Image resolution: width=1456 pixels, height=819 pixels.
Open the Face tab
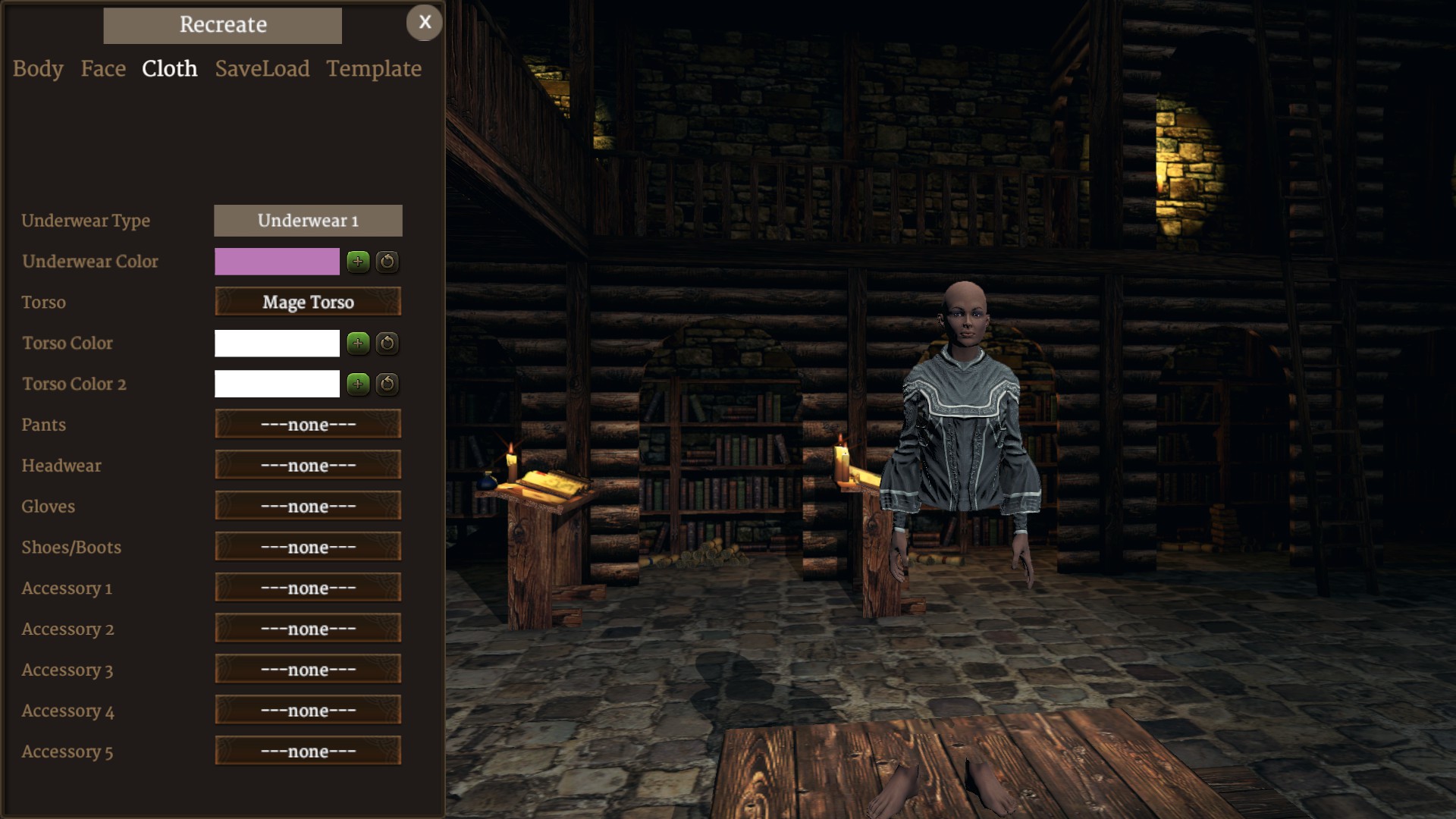(x=103, y=69)
